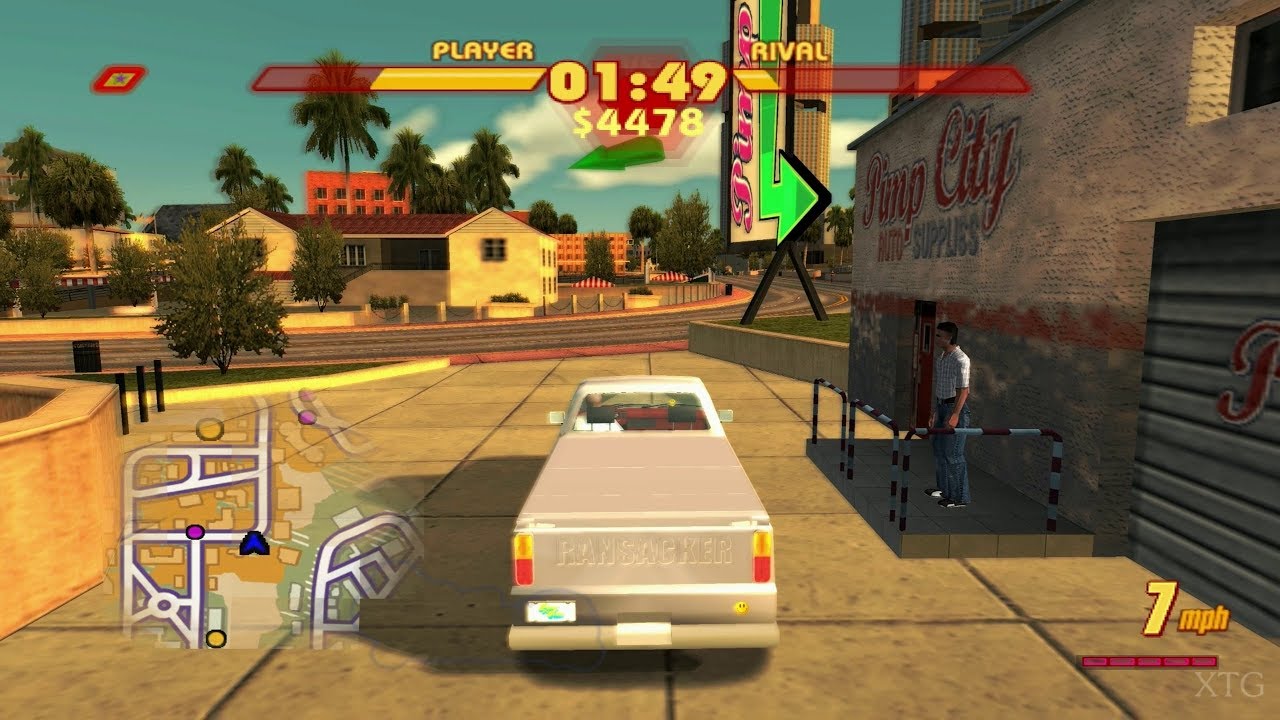The width and height of the screenshot is (1280, 720).
Task: Click the bright magenta minimap marker
Action: point(195,531)
